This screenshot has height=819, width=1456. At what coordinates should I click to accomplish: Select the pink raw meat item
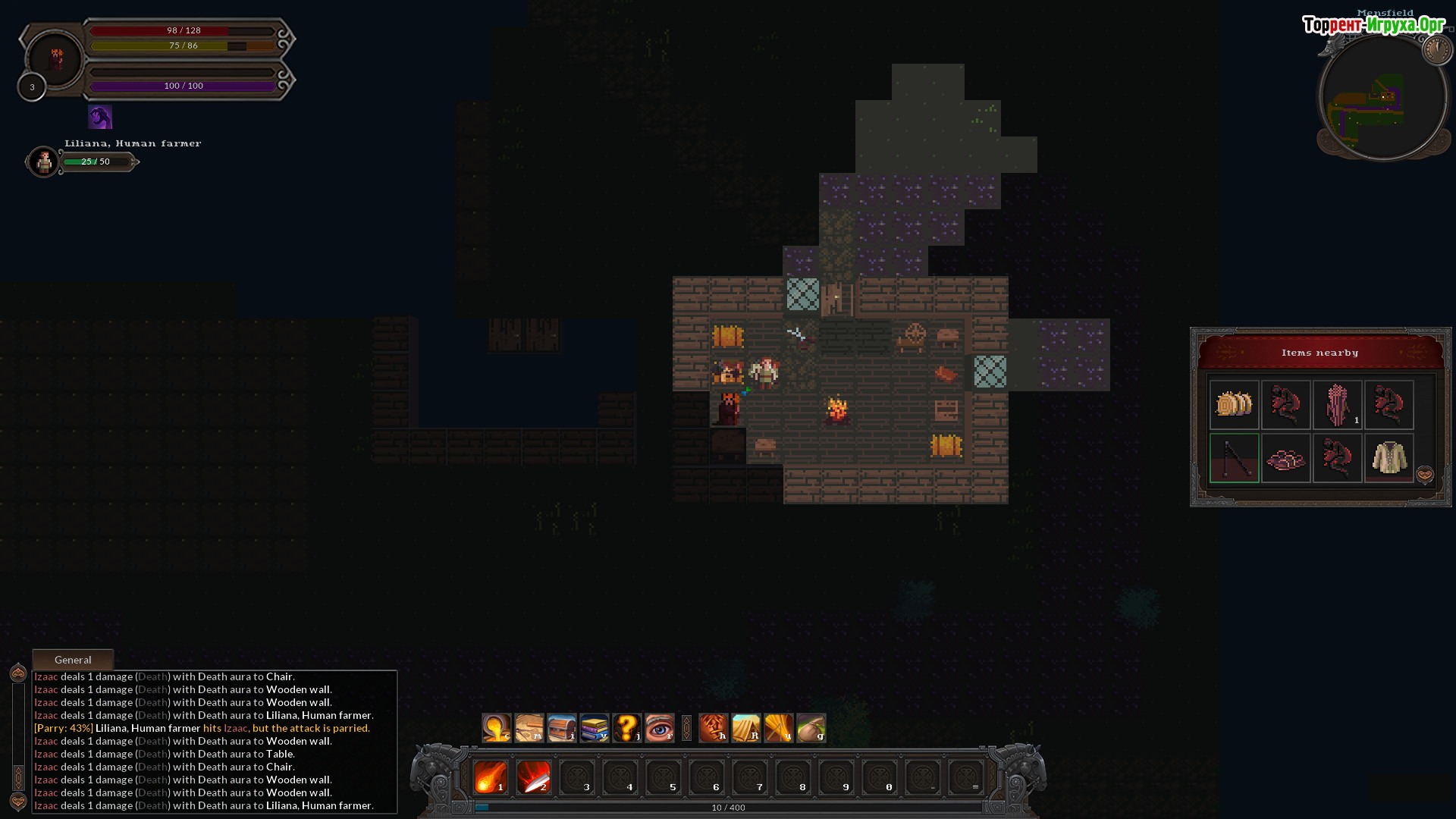tap(1285, 458)
